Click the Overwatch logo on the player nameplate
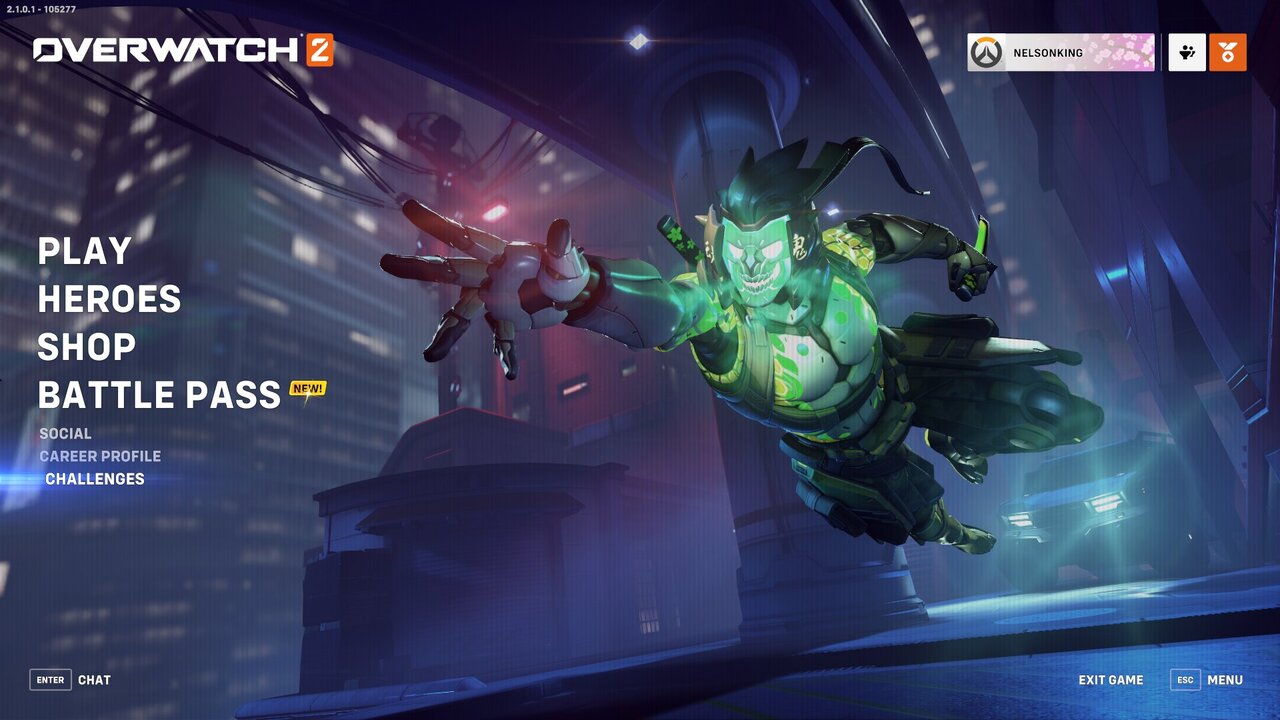 click(x=985, y=52)
